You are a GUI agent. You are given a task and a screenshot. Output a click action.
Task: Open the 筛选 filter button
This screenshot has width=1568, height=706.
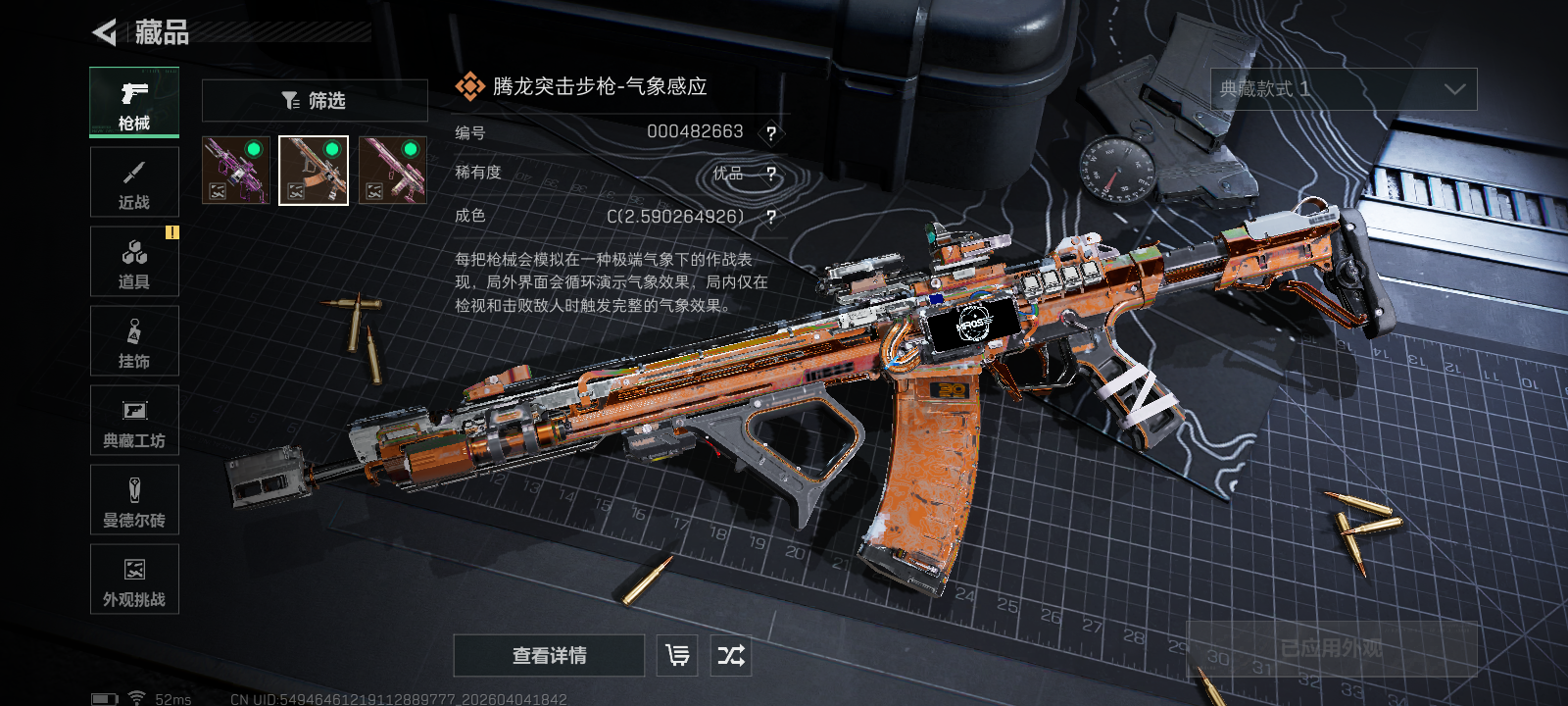(x=315, y=100)
